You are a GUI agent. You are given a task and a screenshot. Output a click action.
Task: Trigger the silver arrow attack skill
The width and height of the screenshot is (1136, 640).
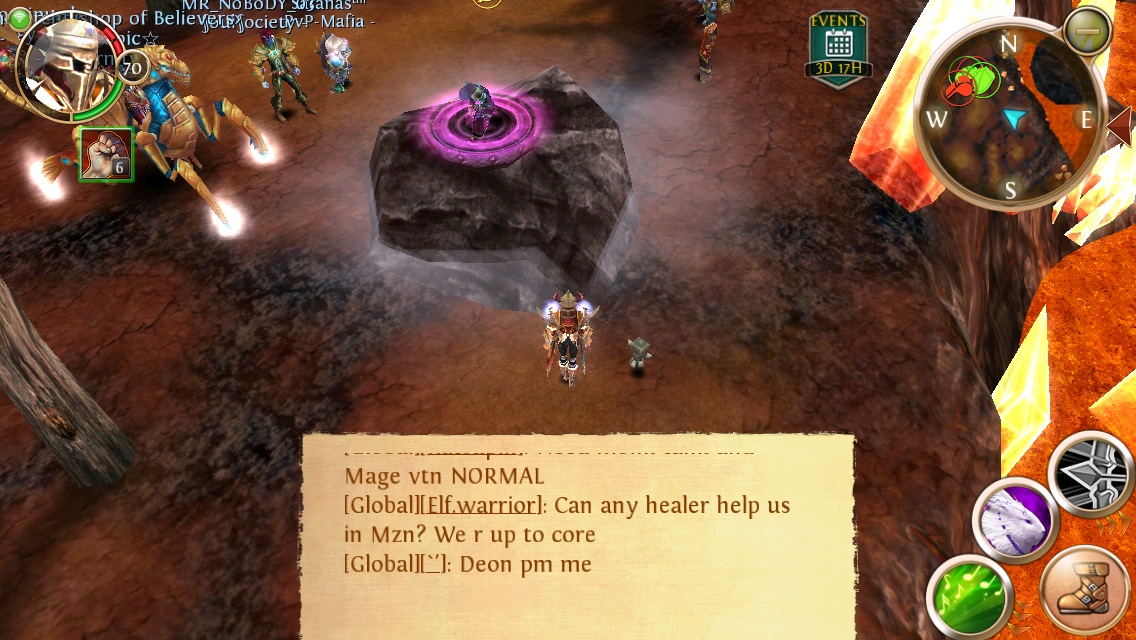point(1093,475)
